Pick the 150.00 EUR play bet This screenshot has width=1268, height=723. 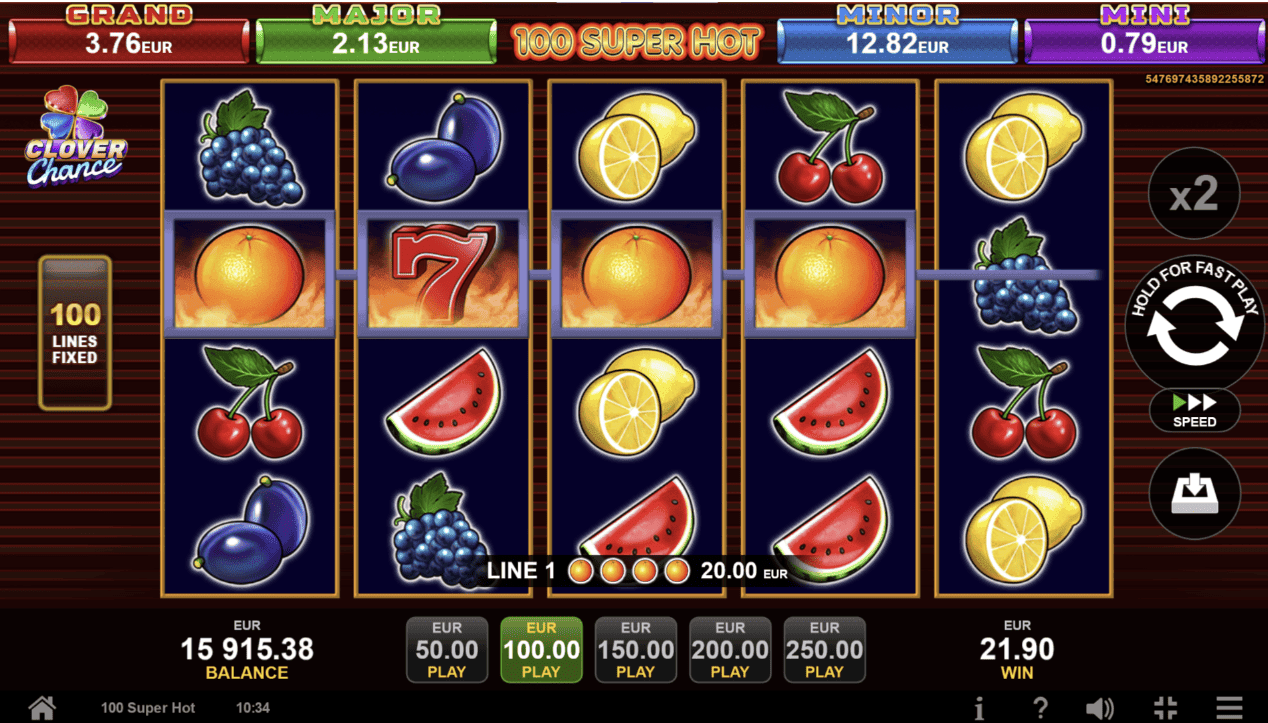click(x=635, y=649)
